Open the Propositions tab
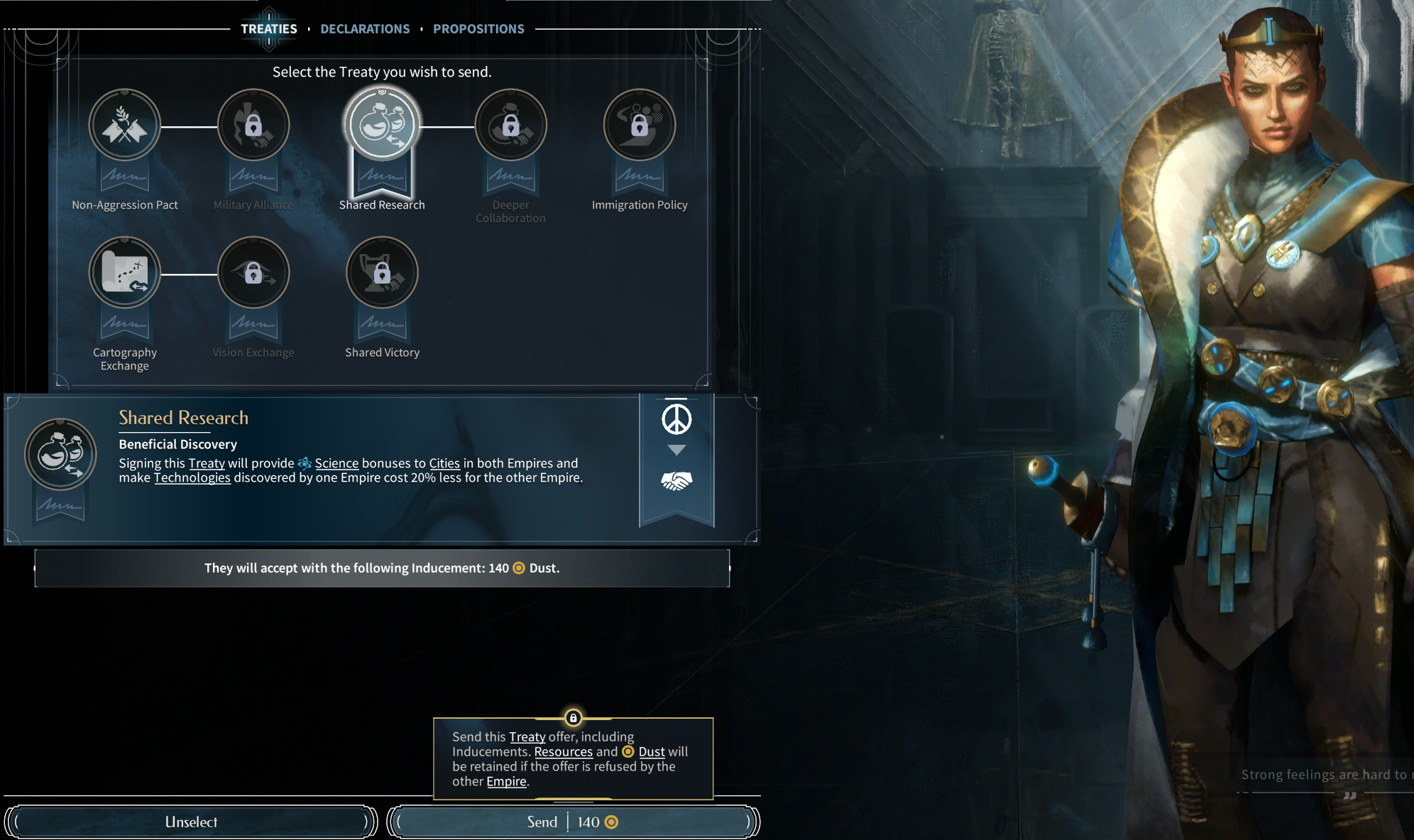Viewport: 1414px width, 840px height. pos(478,28)
